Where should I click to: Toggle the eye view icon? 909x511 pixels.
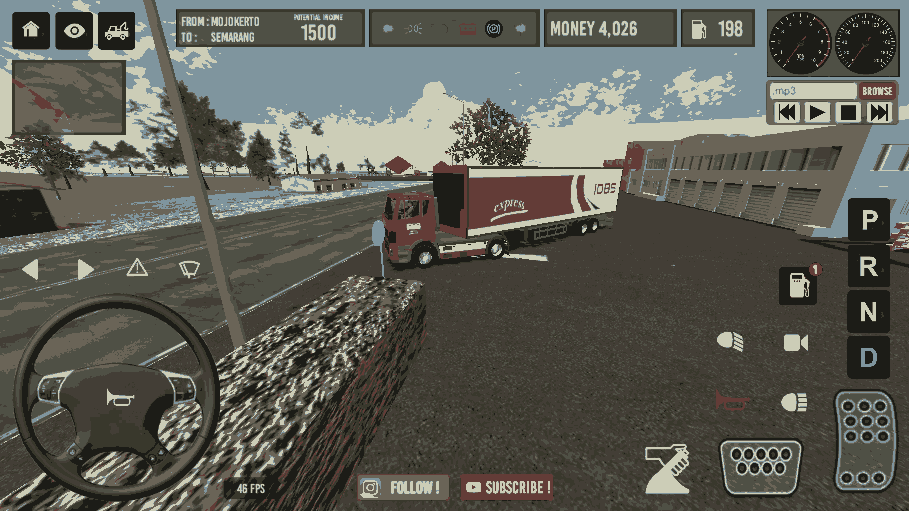click(x=74, y=30)
